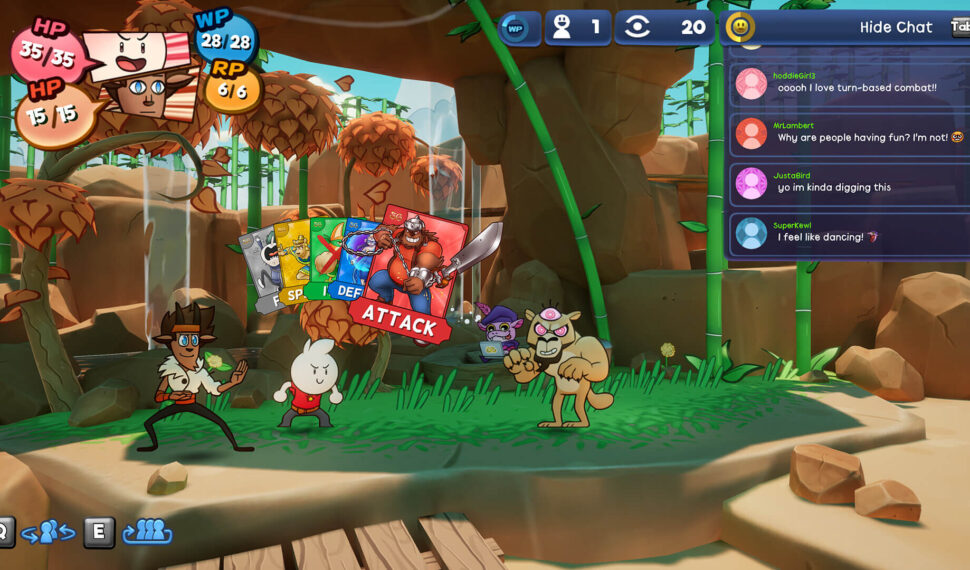The image size is (970, 570).
Task: Click the swap partner arrows icon
Action: click(x=48, y=532)
